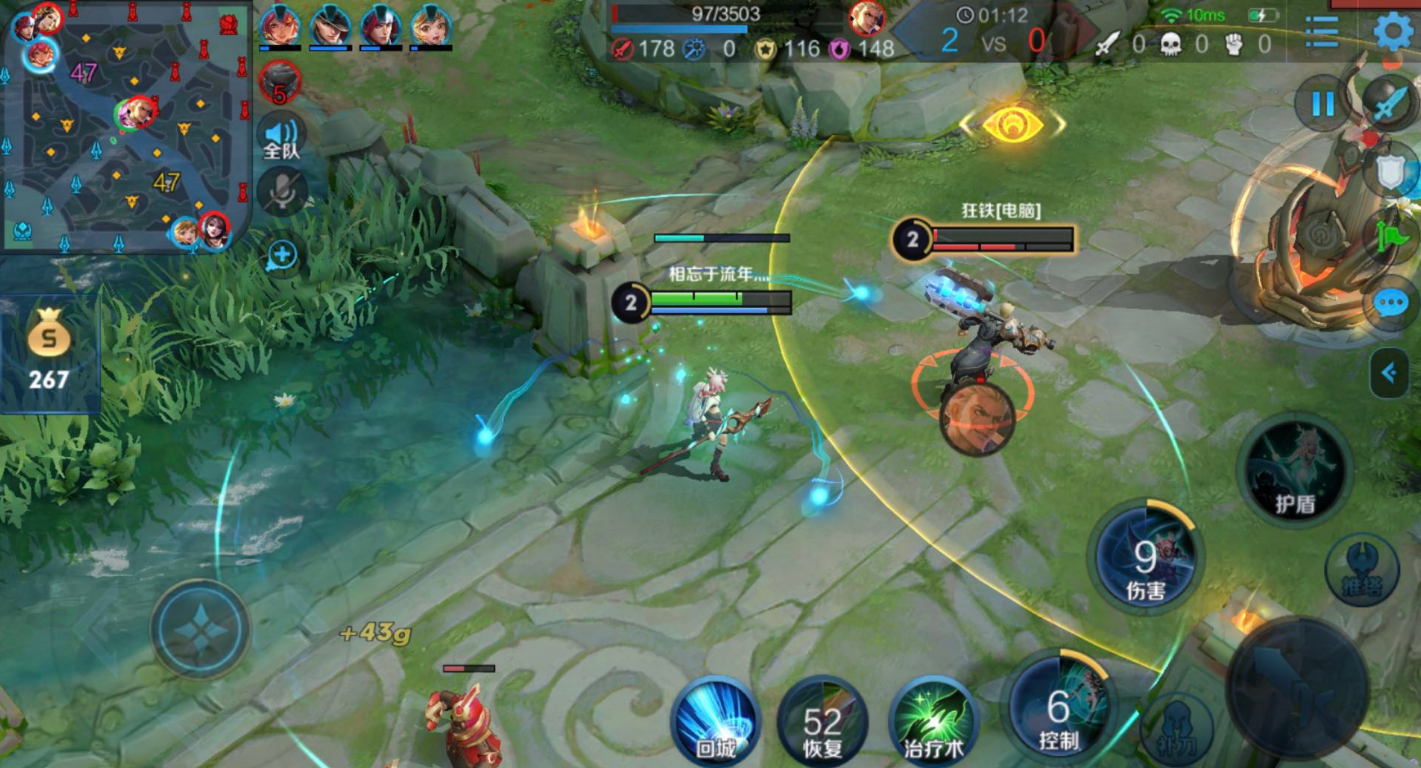Collapse the signal panel with the arrow
1421x768 pixels.
click(x=1388, y=373)
